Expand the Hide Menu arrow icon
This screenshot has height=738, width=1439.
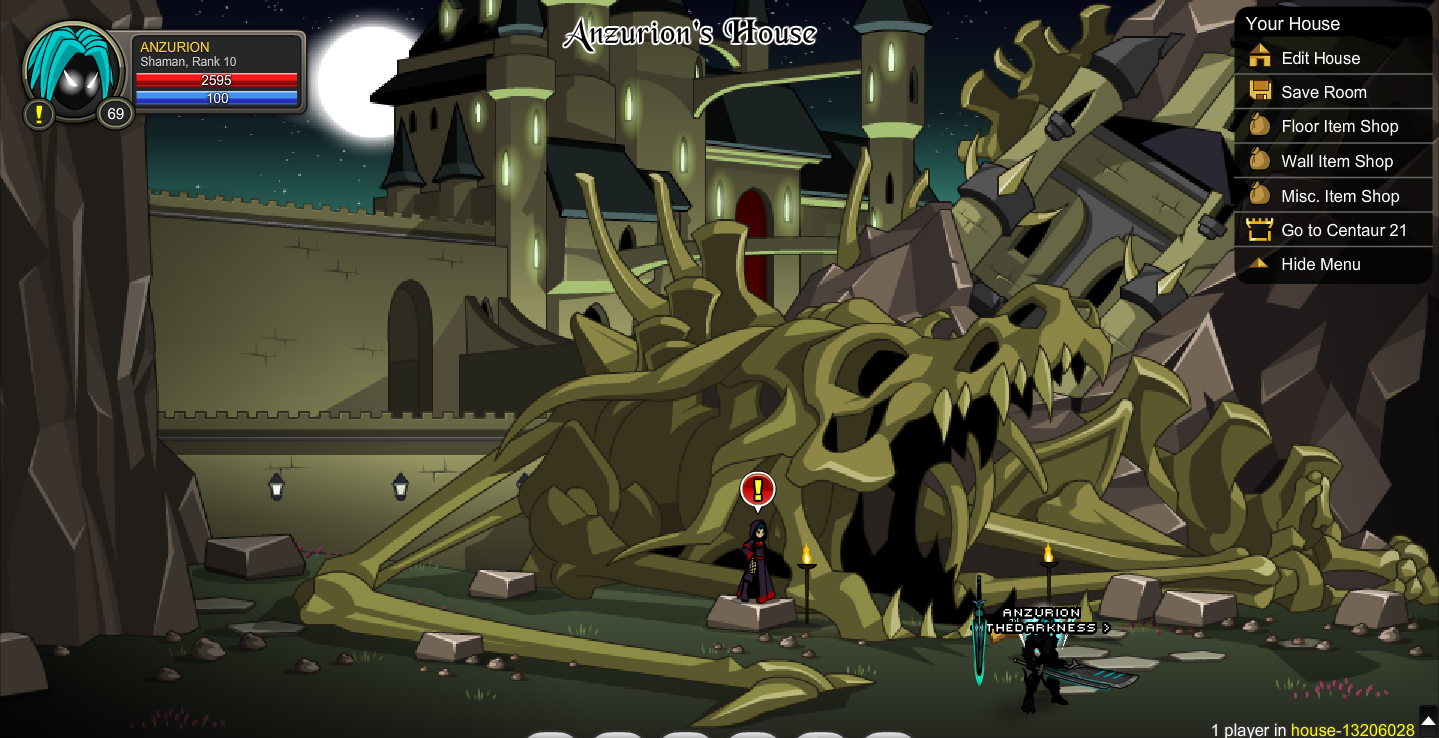click(x=1260, y=264)
